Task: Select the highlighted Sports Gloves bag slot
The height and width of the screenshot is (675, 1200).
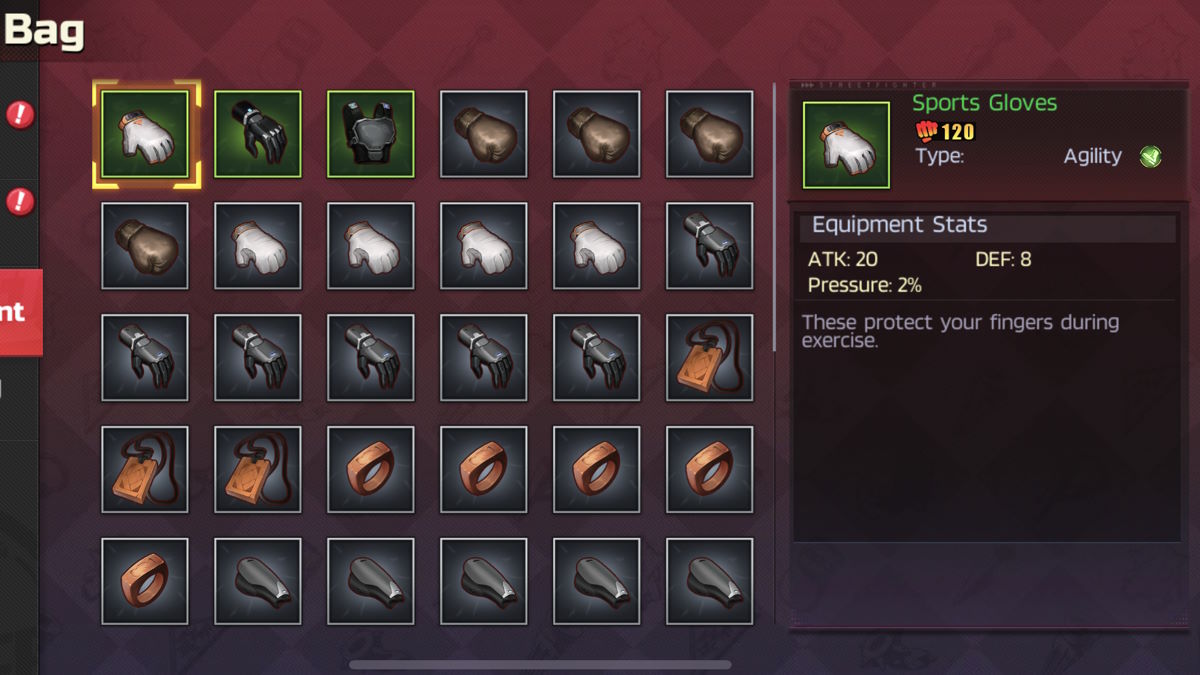Action: coord(146,135)
